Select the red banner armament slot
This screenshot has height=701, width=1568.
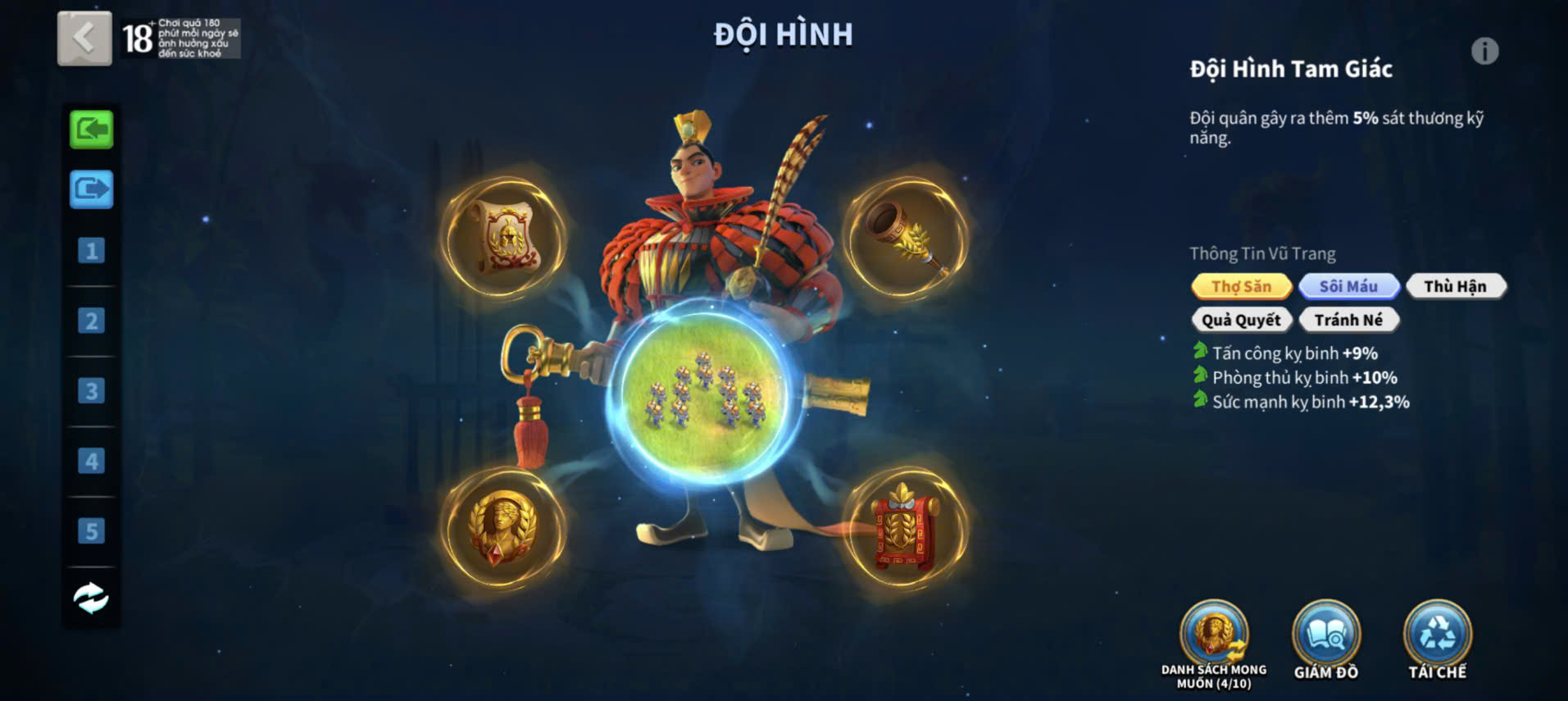tap(905, 529)
